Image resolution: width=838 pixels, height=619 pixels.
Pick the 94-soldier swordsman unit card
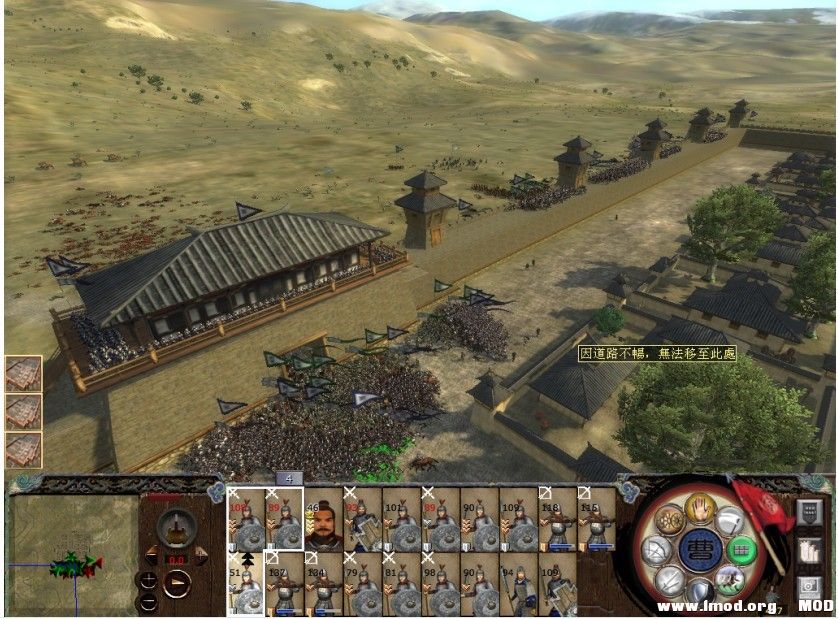pos(518,584)
